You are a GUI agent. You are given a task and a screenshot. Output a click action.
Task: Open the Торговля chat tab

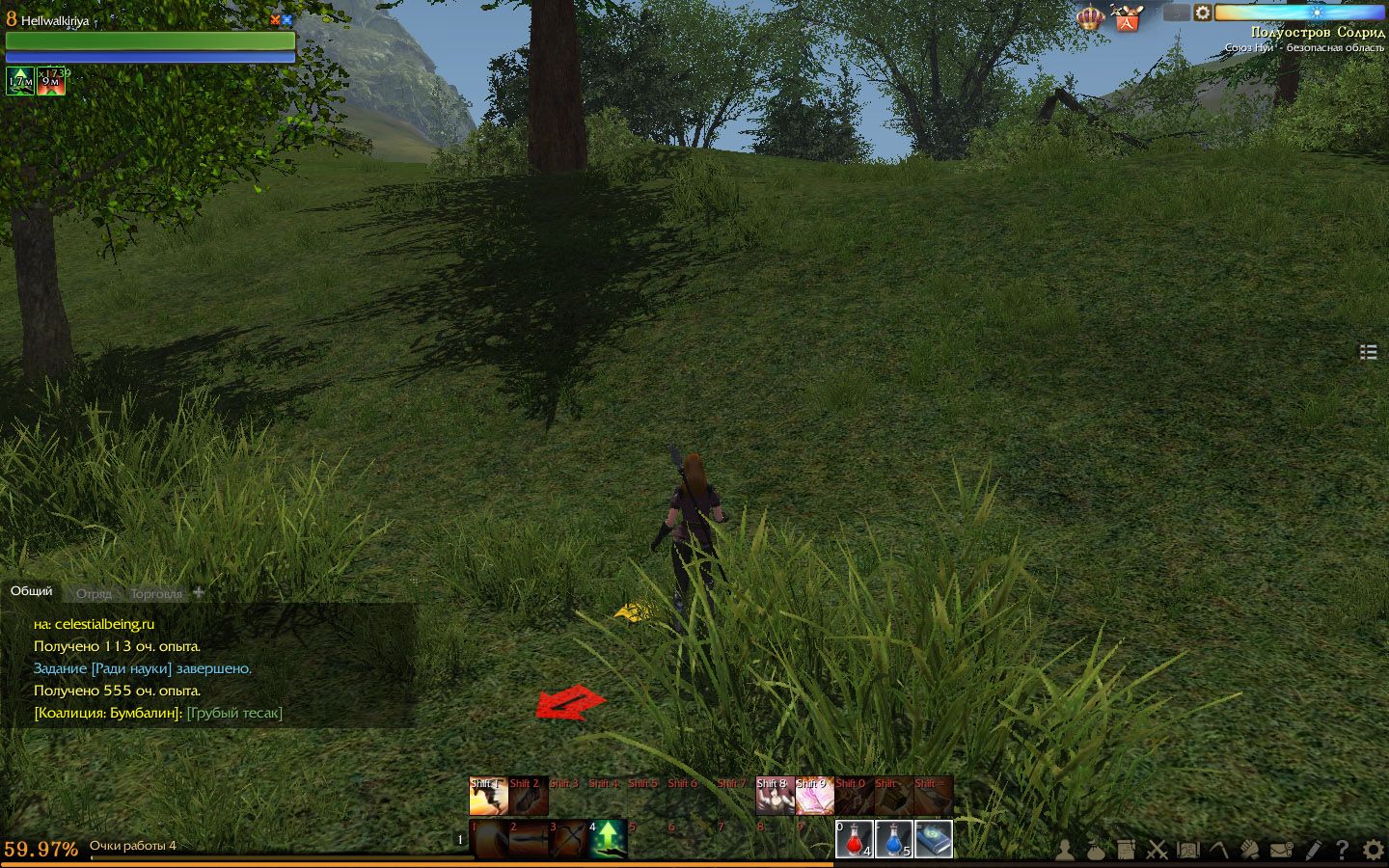click(156, 594)
